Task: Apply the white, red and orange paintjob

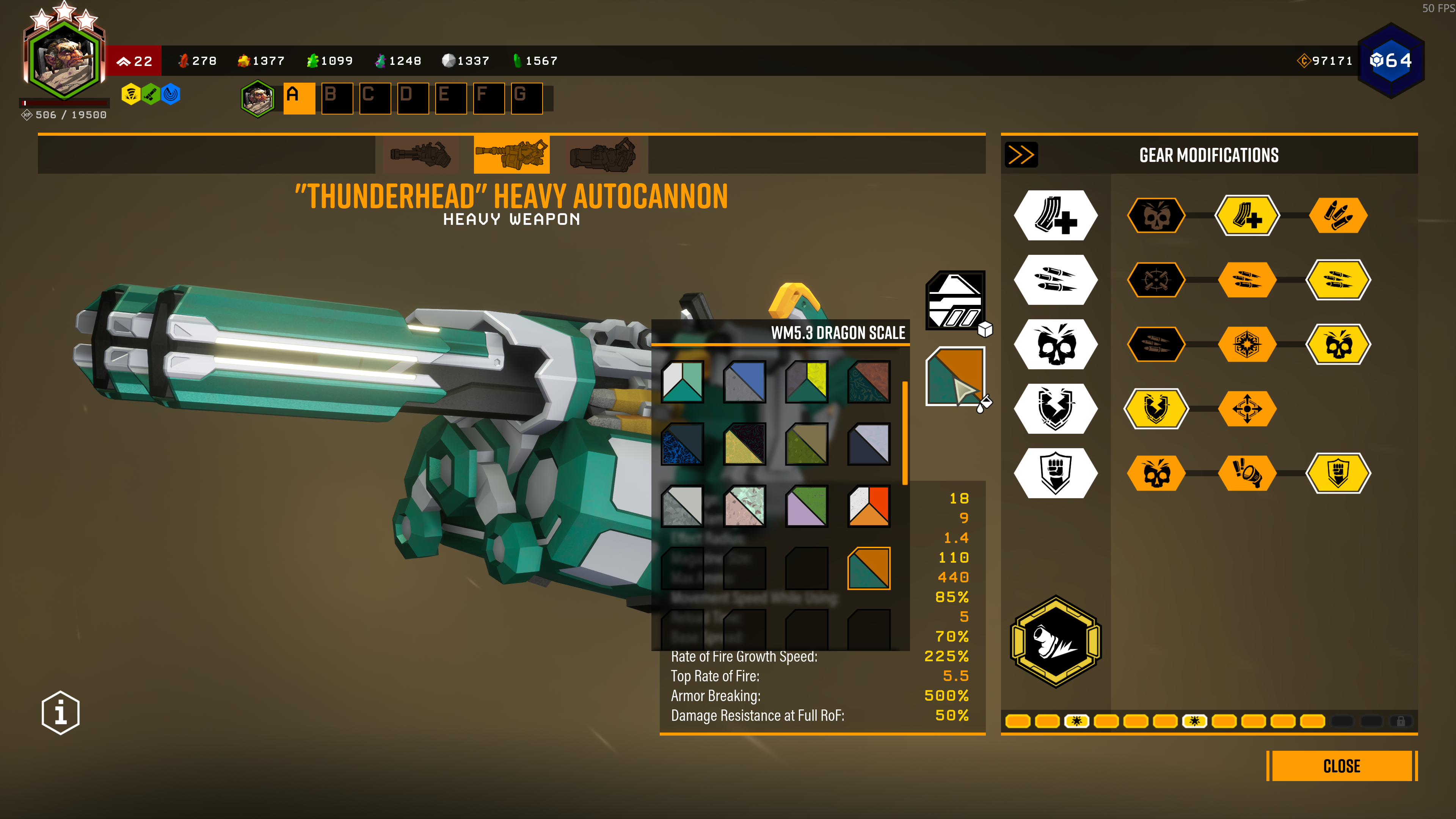Action: point(869,506)
